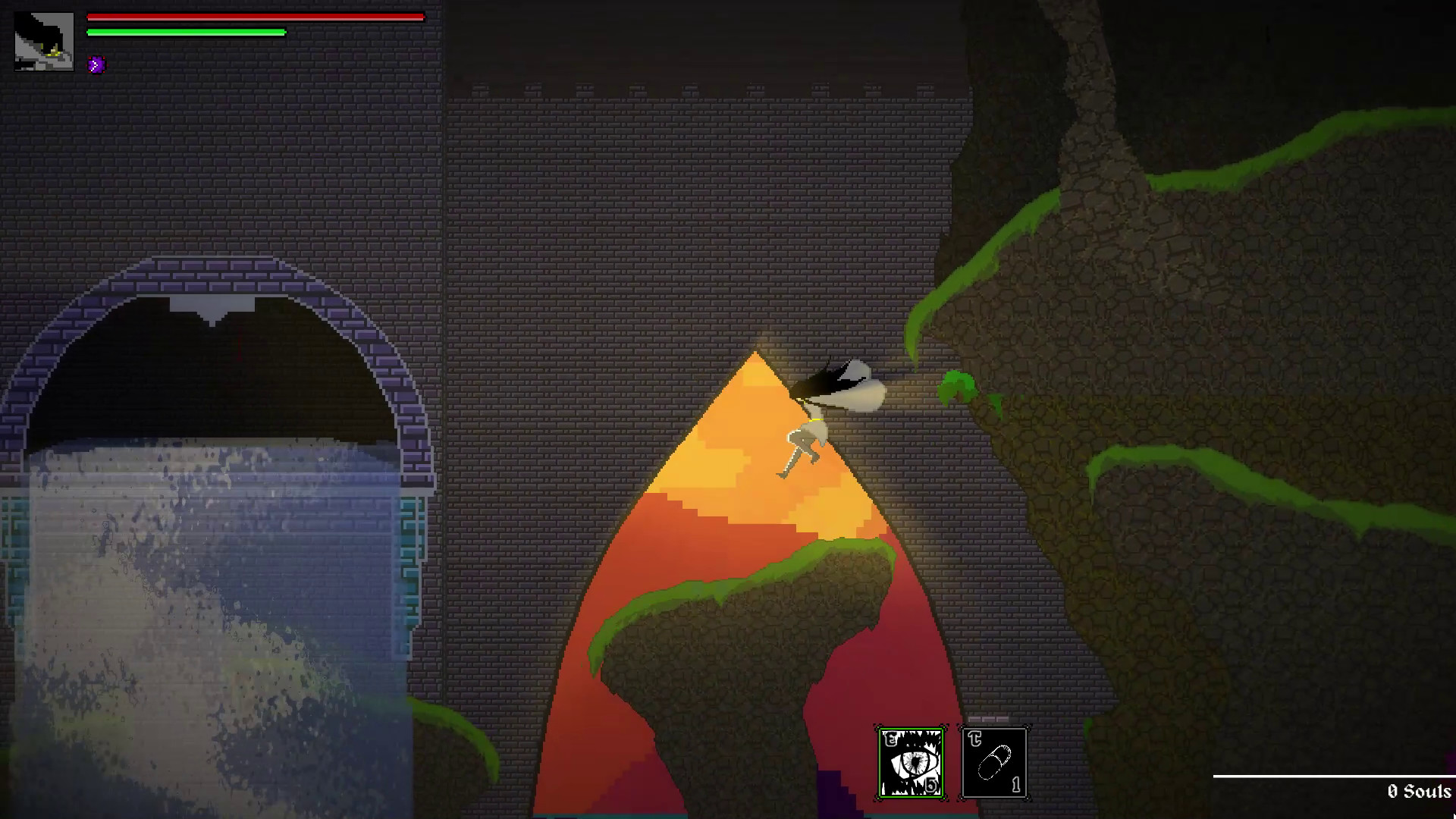Click the purple buff icon under the health bar
The height and width of the screenshot is (819, 1456).
click(x=95, y=64)
